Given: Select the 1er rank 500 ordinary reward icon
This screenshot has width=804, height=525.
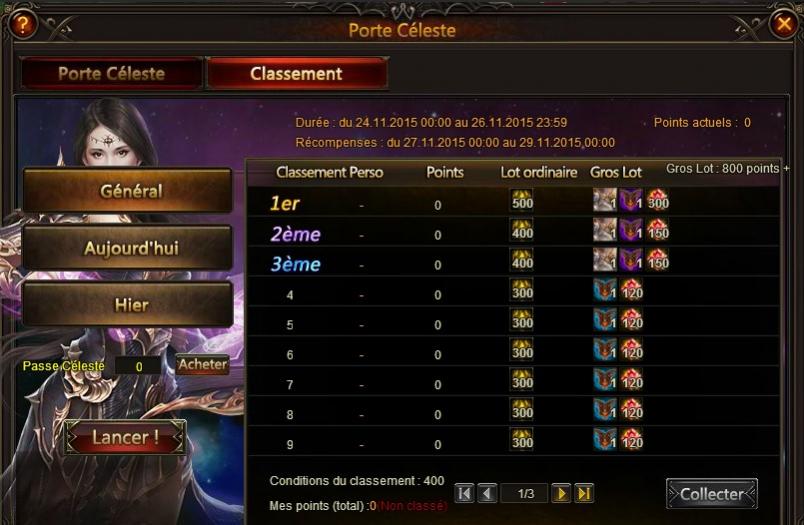Looking at the screenshot, I should [522, 201].
